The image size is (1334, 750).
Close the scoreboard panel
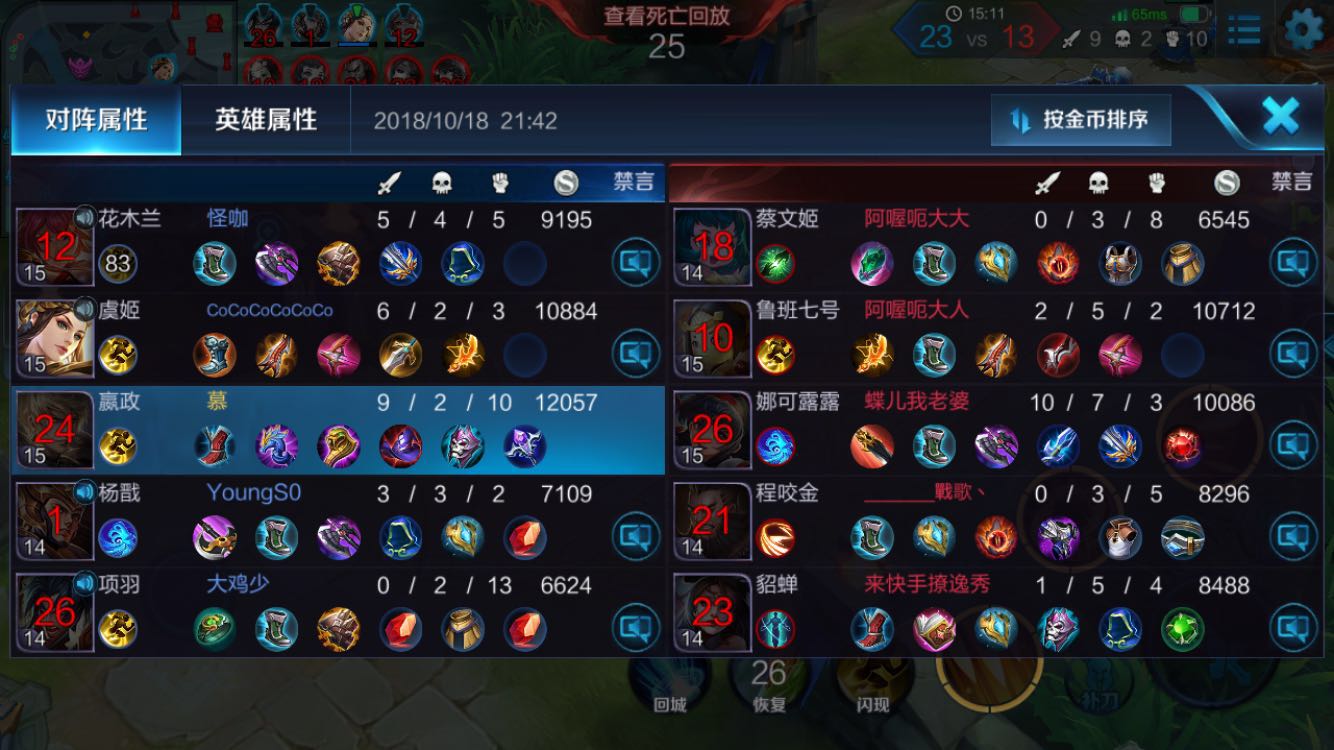pyautogui.click(x=1280, y=117)
